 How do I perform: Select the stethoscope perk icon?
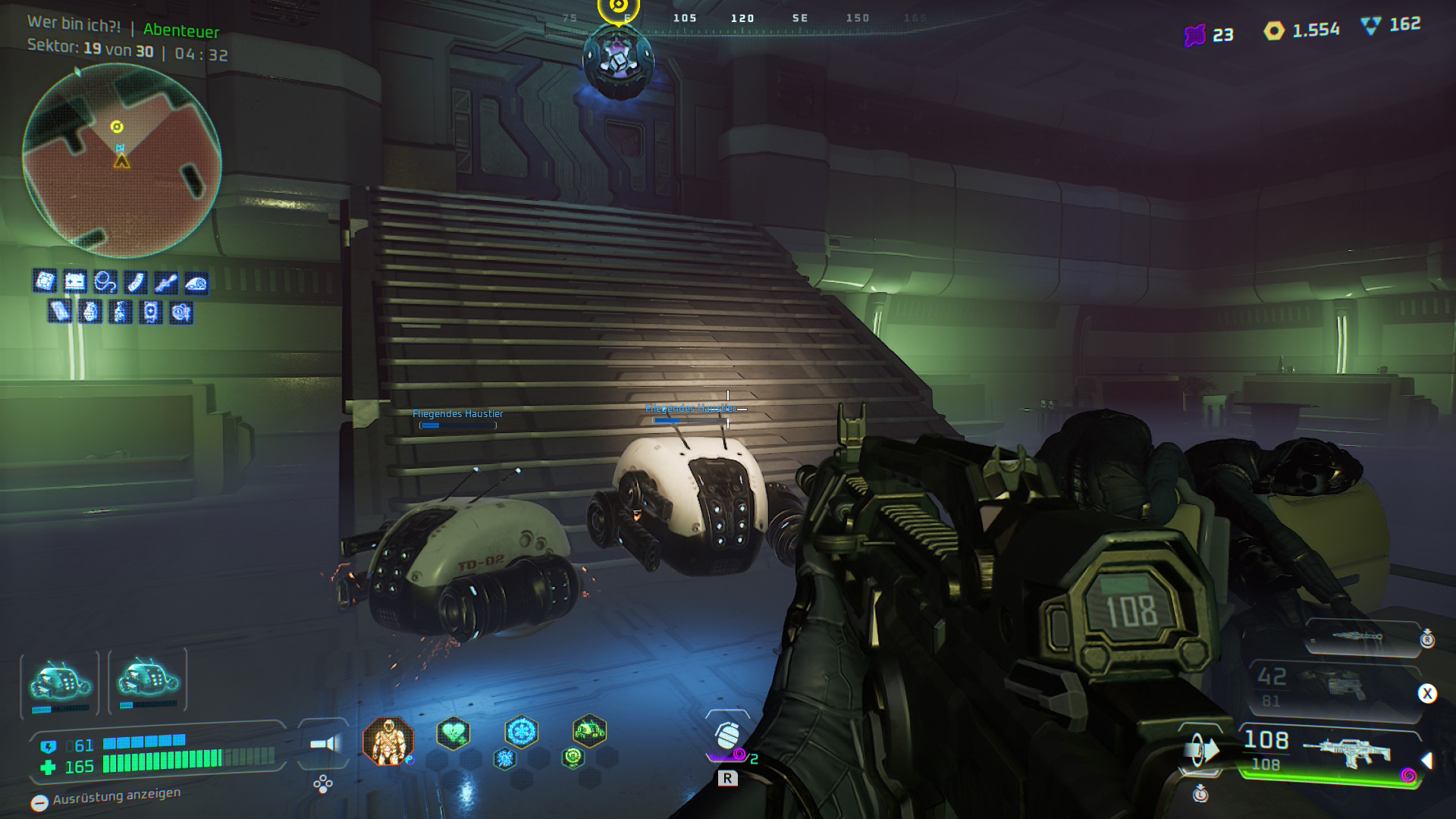point(105,282)
